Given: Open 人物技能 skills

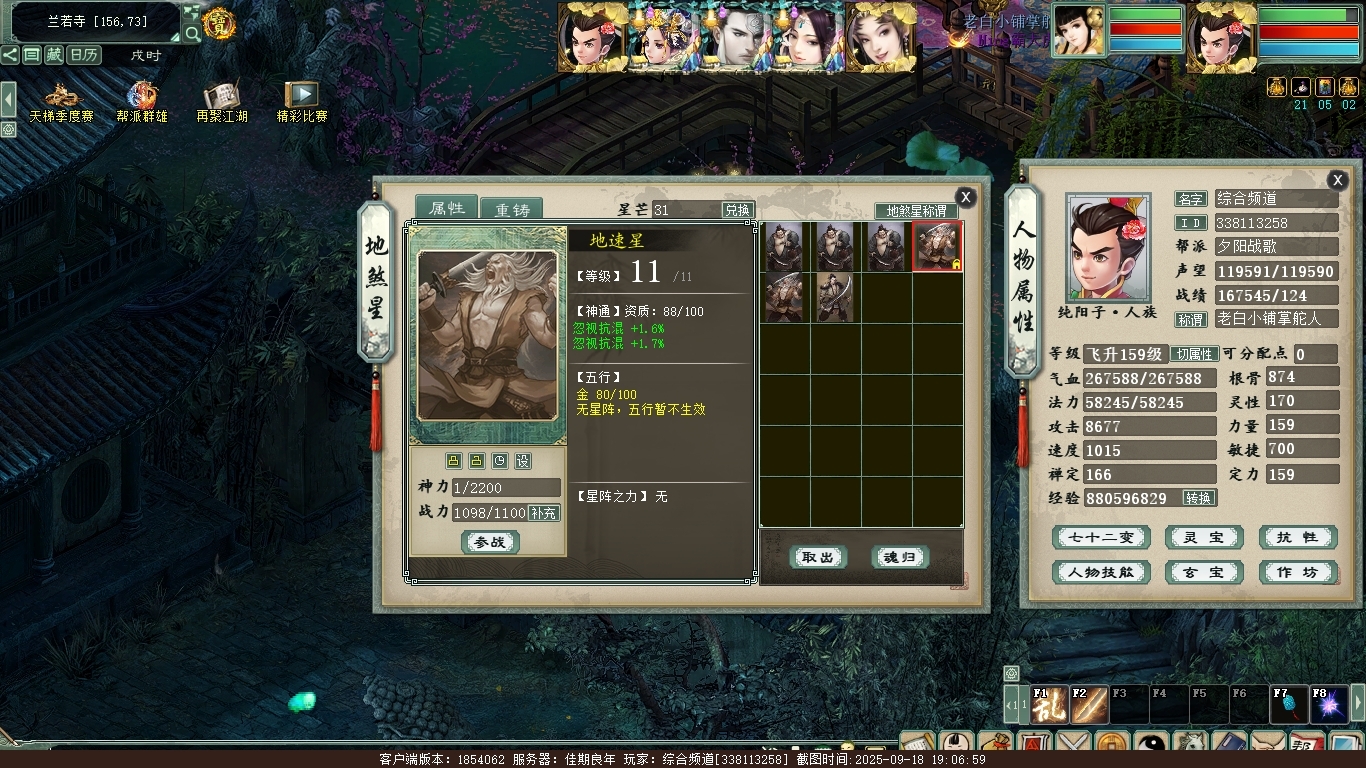Looking at the screenshot, I should tap(1101, 572).
